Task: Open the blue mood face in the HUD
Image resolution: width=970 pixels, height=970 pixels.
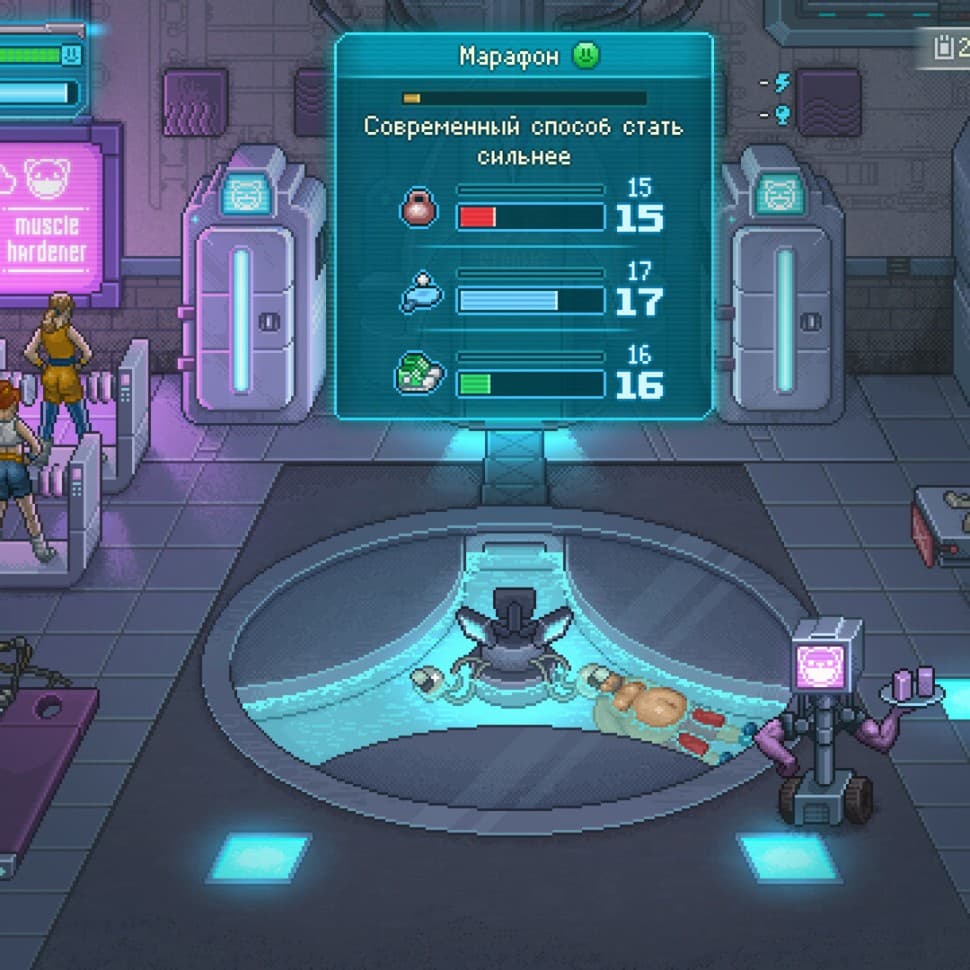Action: coord(69,55)
